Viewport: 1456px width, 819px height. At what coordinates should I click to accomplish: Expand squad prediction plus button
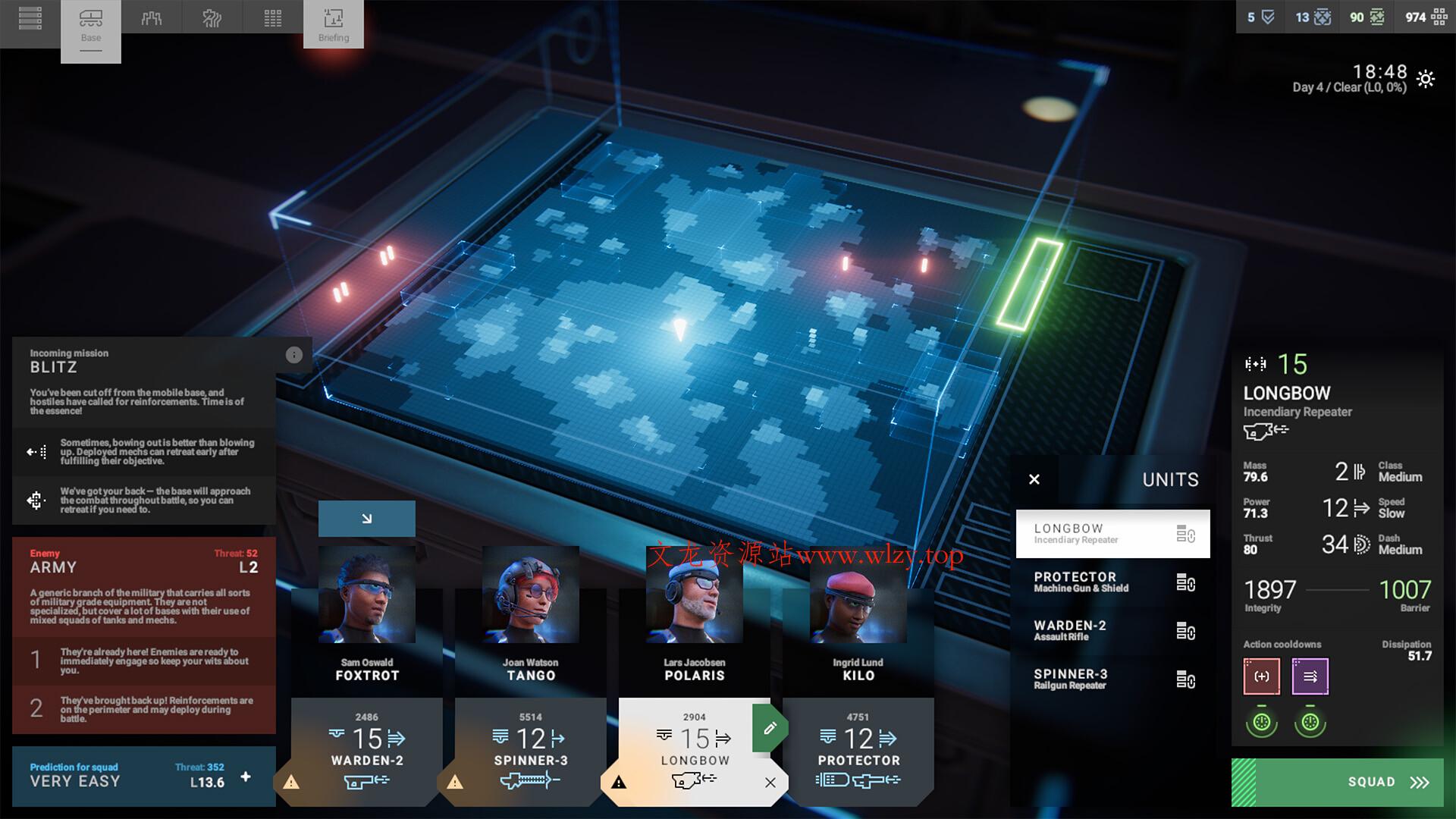246,777
